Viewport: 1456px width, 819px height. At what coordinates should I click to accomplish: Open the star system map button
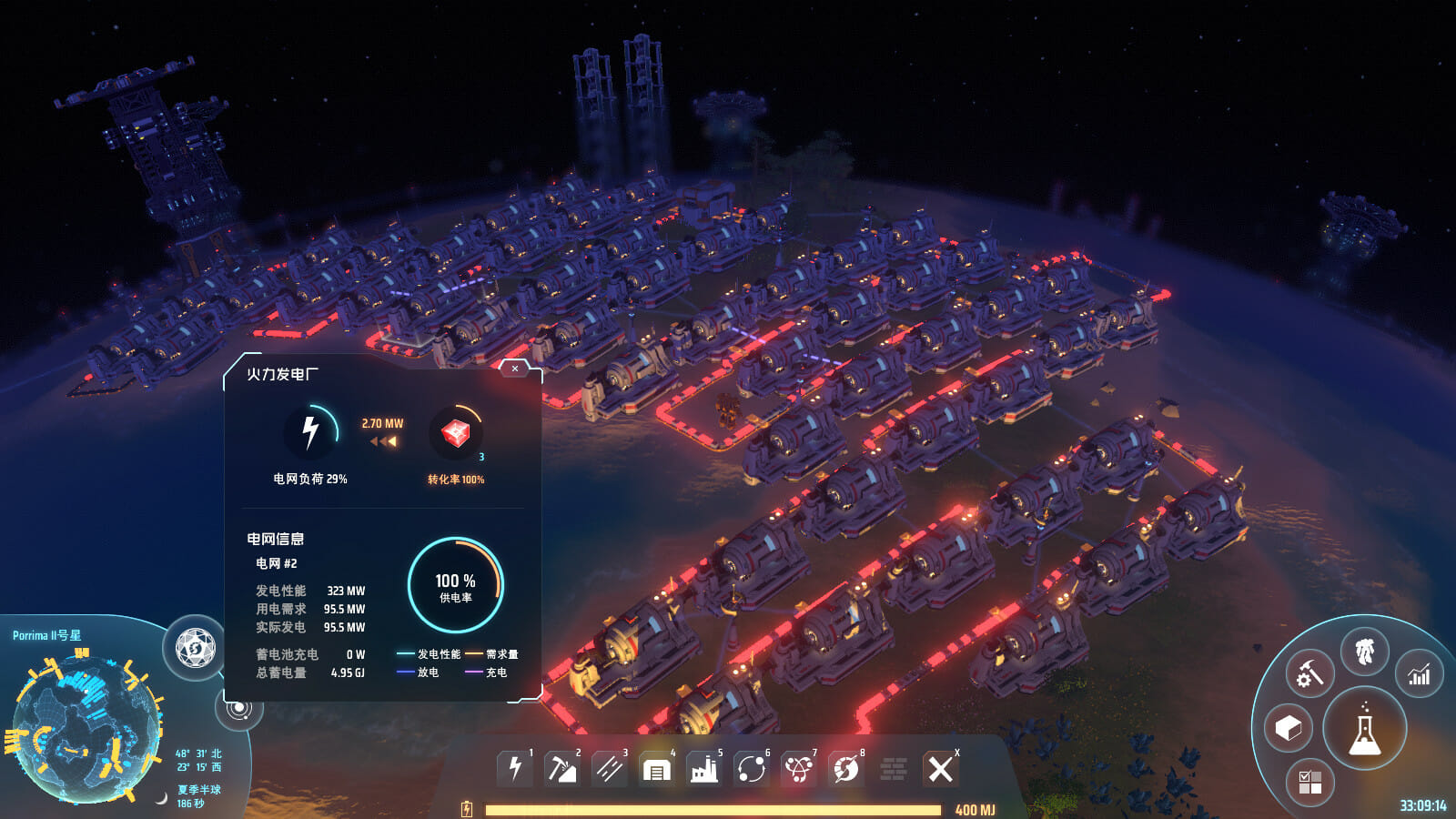pyautogui.click(x=239, y=708)
